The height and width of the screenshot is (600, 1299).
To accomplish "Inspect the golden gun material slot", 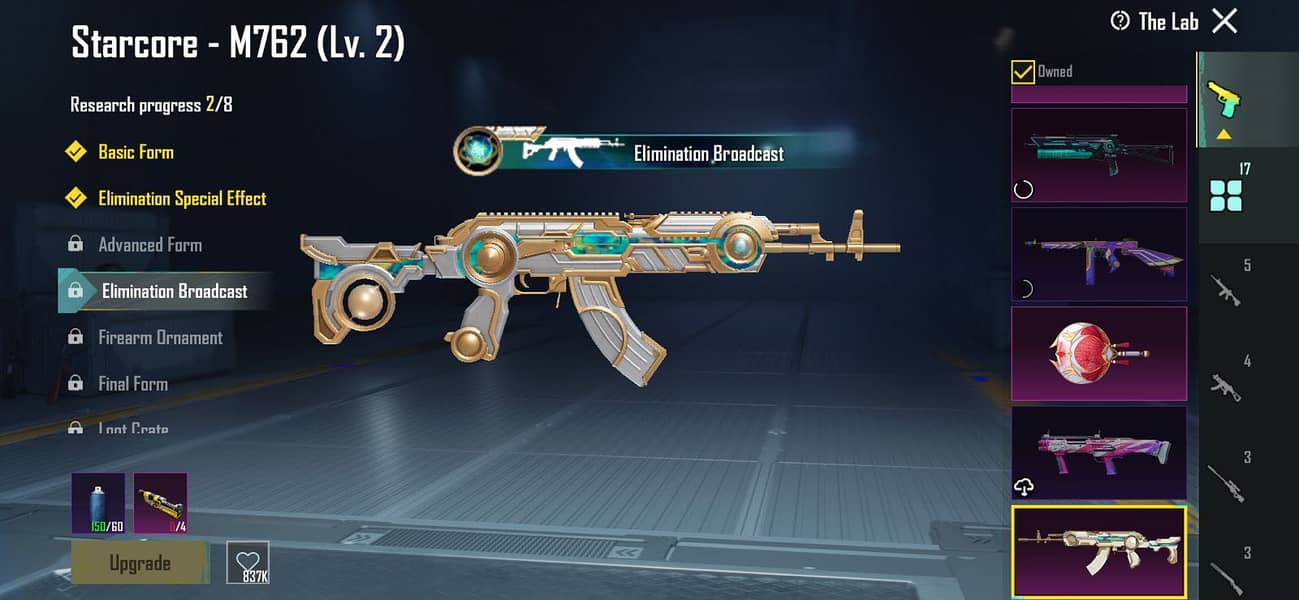I will click(160, 503).
